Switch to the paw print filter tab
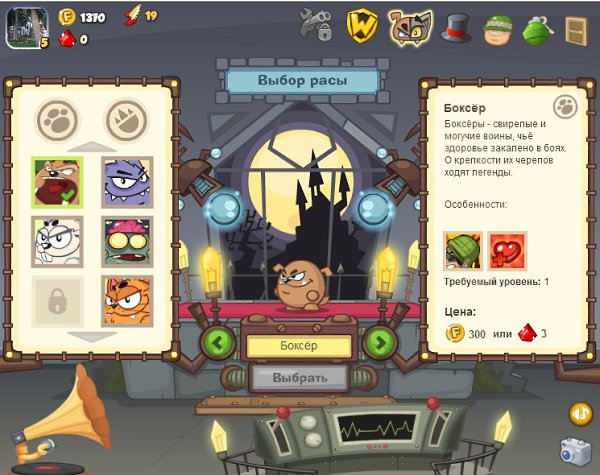The height and width of the screenshot is (475, 600). tap(57, 120)
